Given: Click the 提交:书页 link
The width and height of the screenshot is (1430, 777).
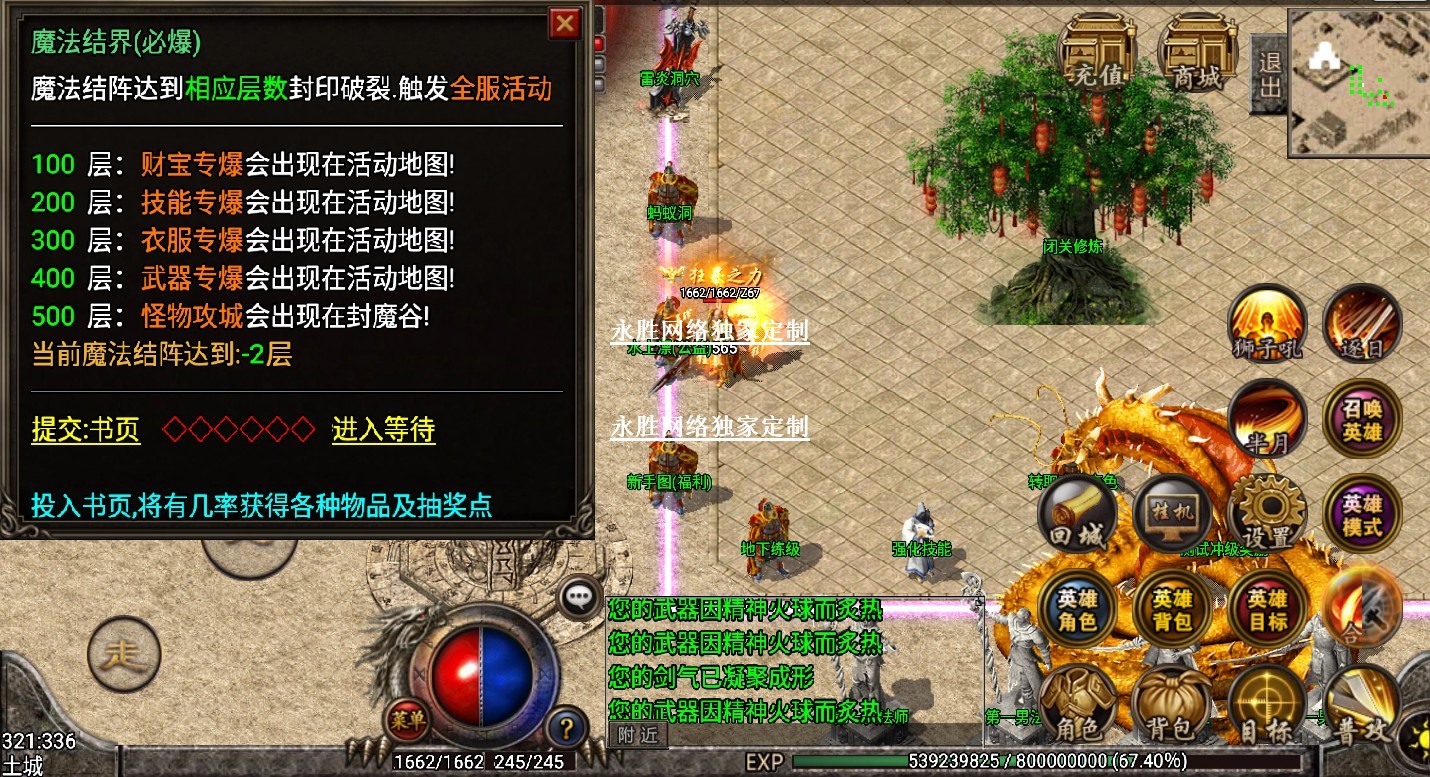Looking at the screenshot, I should 86,430.
